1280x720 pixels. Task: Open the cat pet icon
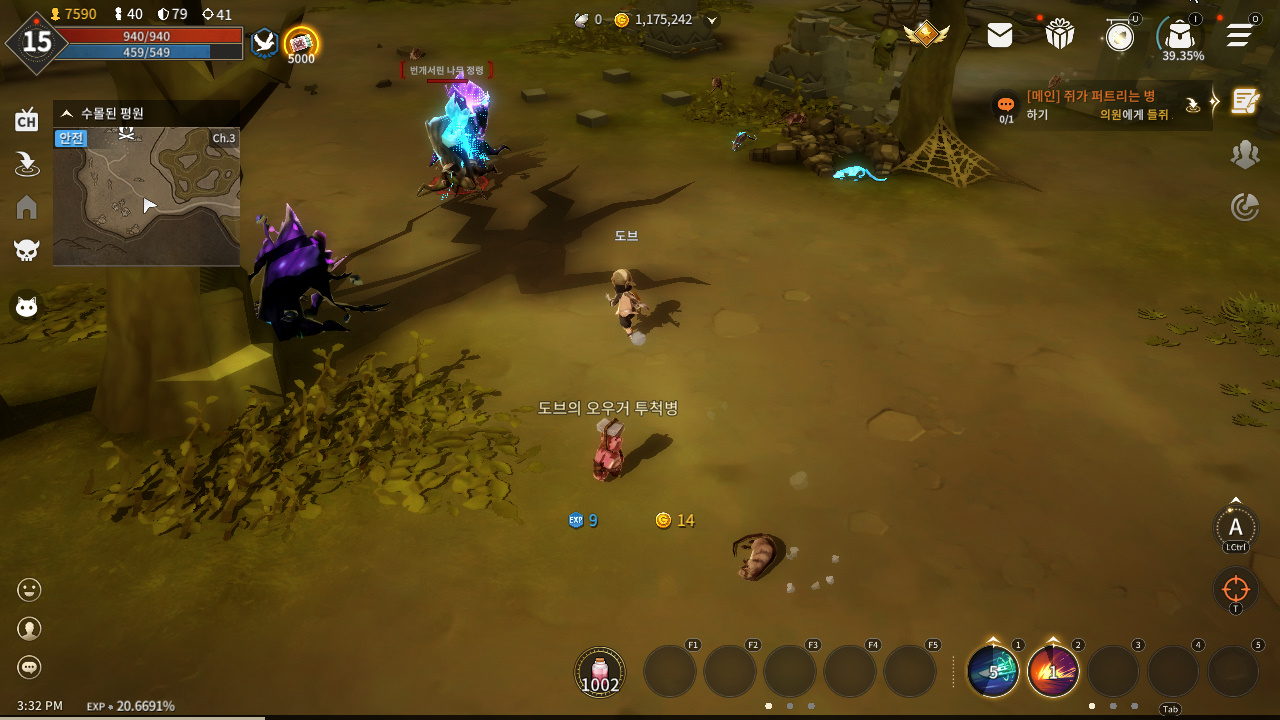point(27,307)
